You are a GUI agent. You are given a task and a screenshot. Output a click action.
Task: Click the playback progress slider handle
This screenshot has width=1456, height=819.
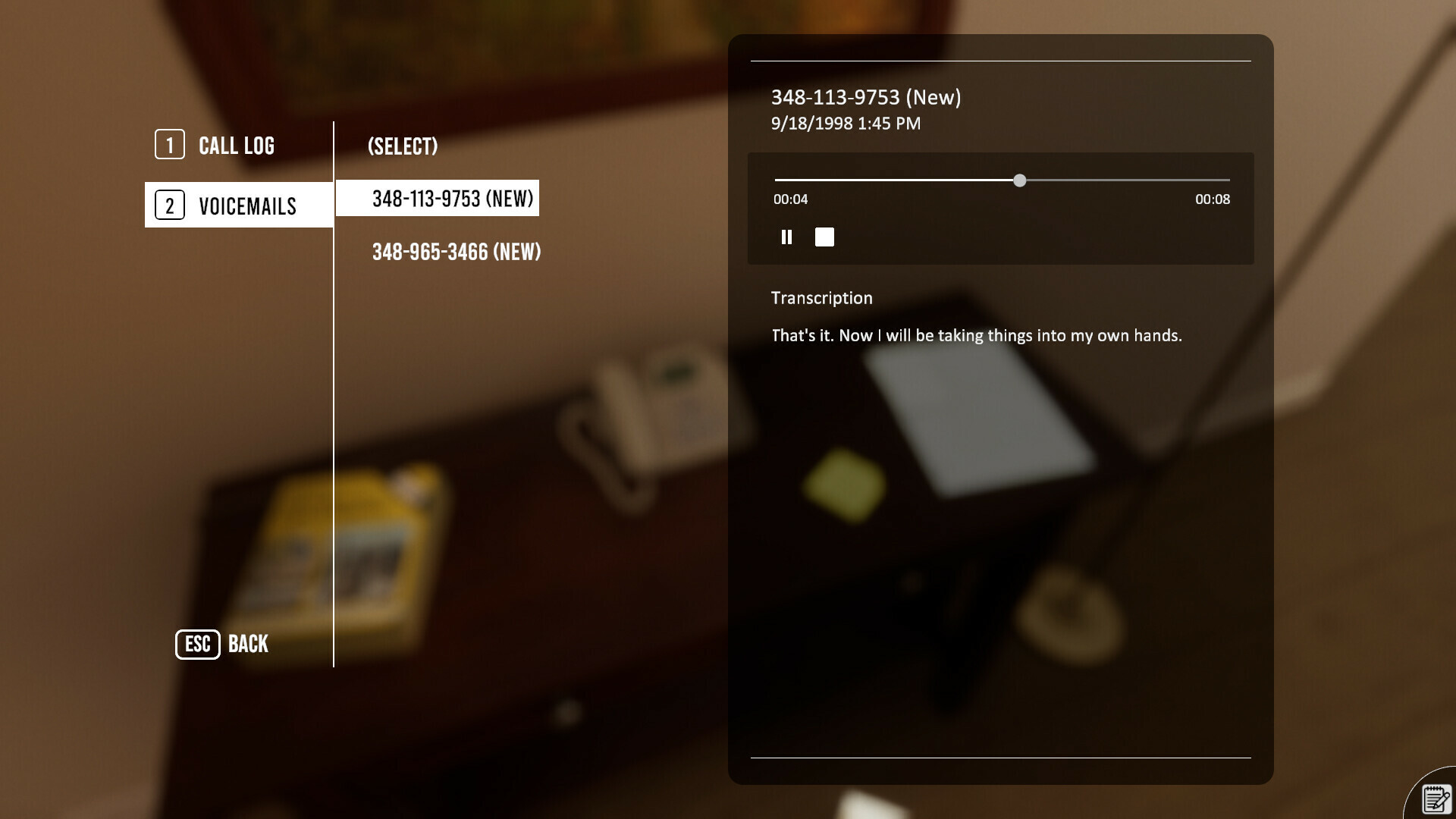point(1021,180)
